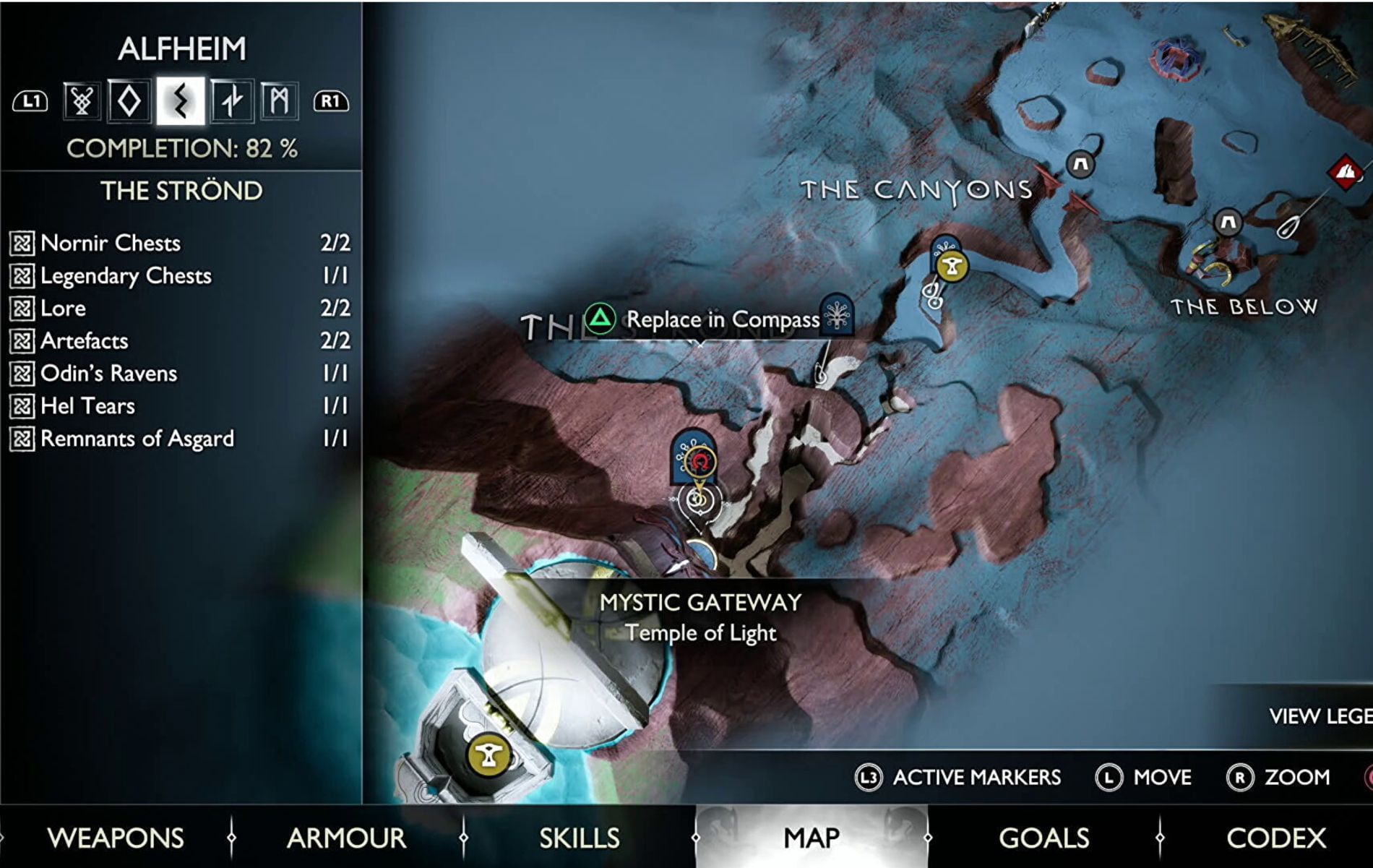Click the yellow shop marker in The Canyons
Viewport: 1373px width, 868px height.
click(952, 266)
